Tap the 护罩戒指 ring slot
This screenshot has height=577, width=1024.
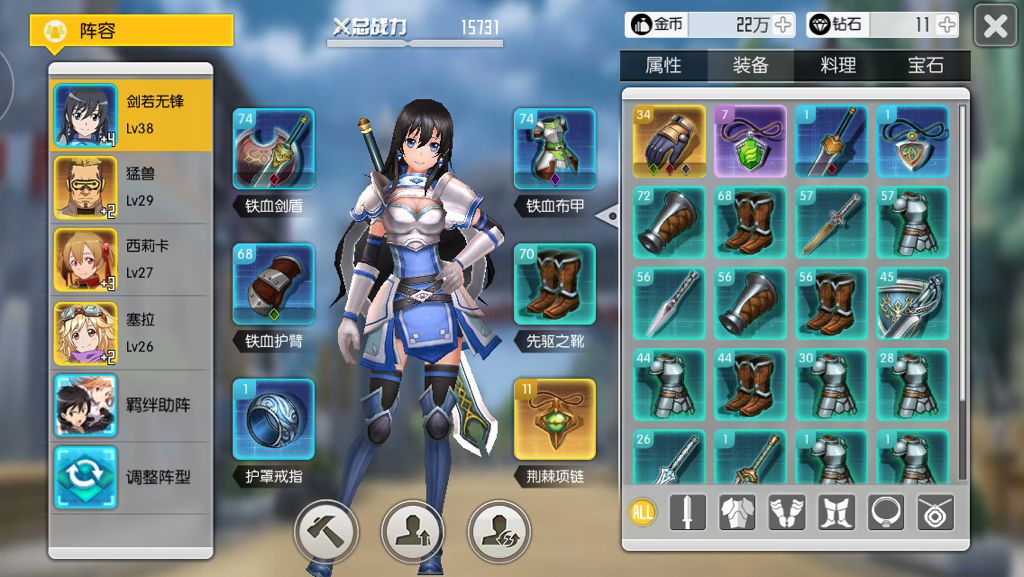tap(273, 419)
